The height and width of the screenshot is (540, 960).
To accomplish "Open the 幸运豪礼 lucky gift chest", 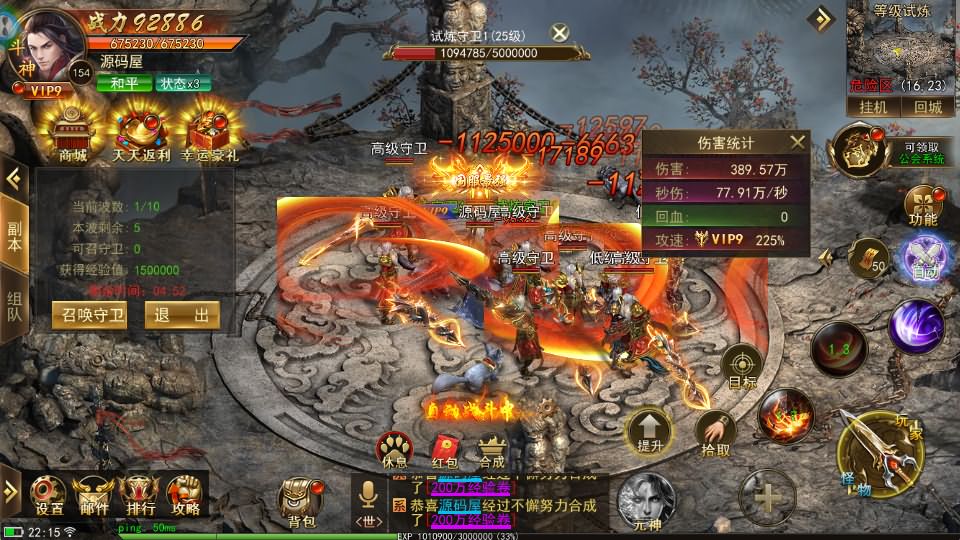I will point(208,130).
